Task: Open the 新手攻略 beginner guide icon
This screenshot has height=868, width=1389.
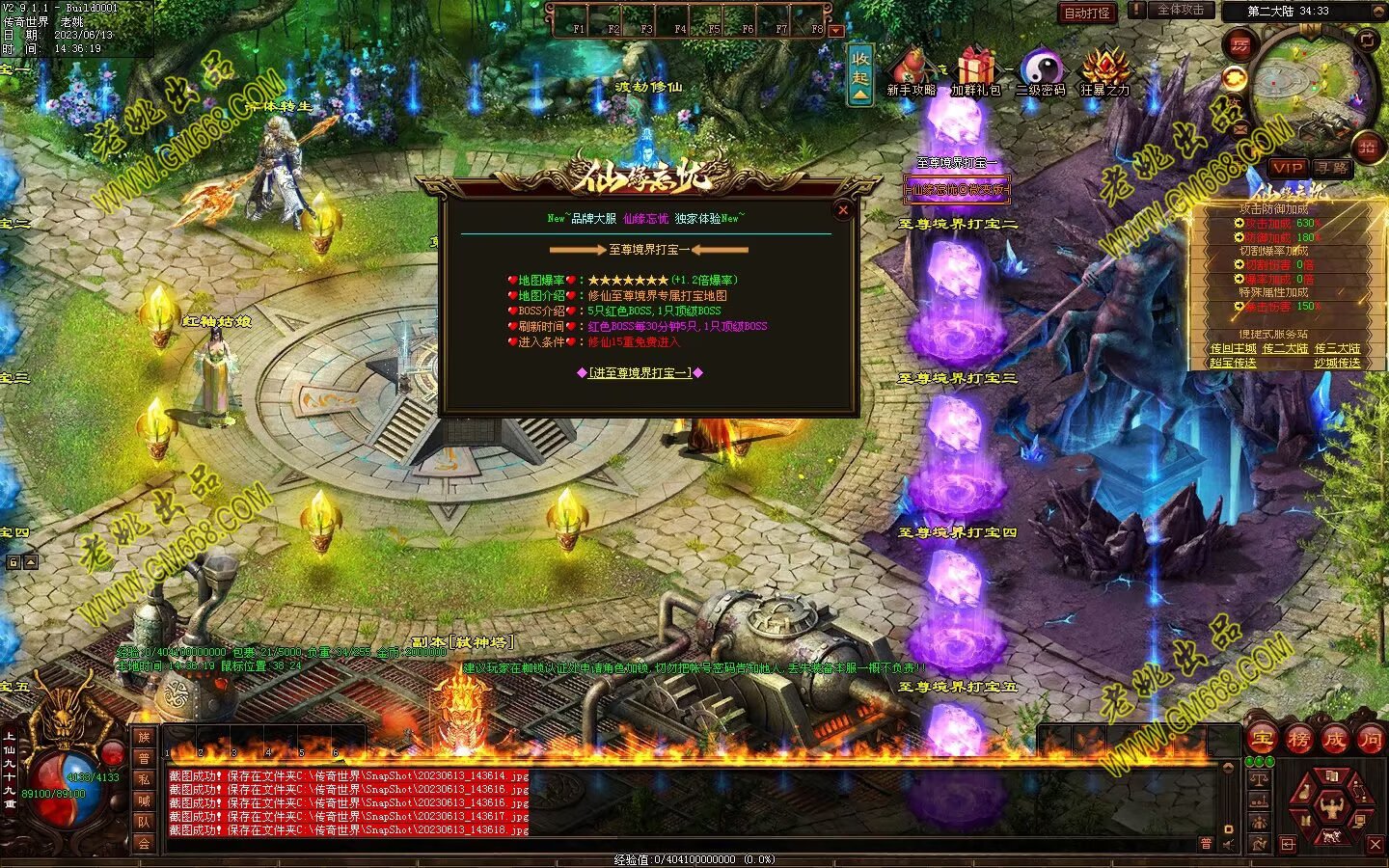Action: point(911,71)
